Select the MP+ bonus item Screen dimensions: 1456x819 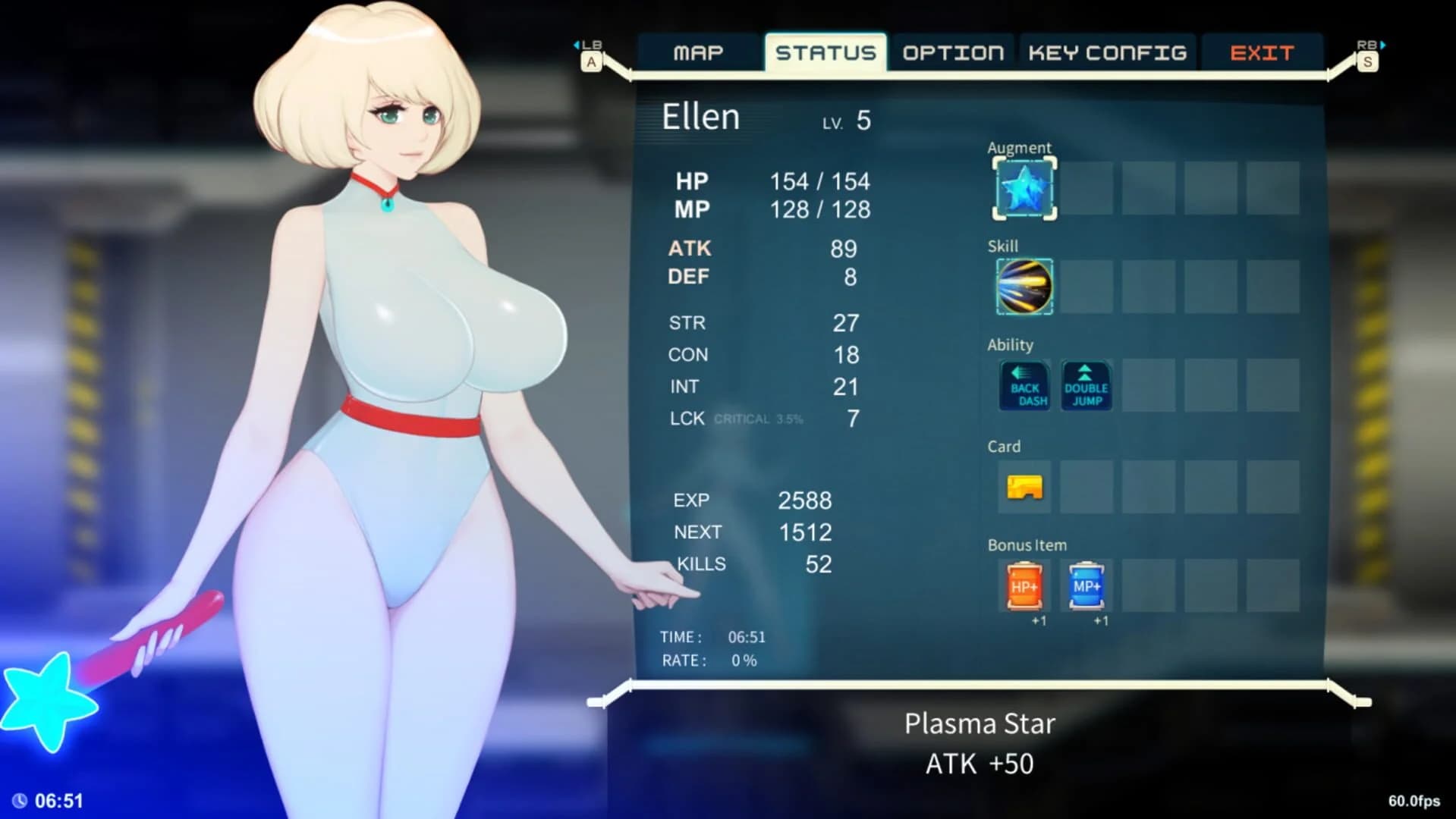(1085, 587)
